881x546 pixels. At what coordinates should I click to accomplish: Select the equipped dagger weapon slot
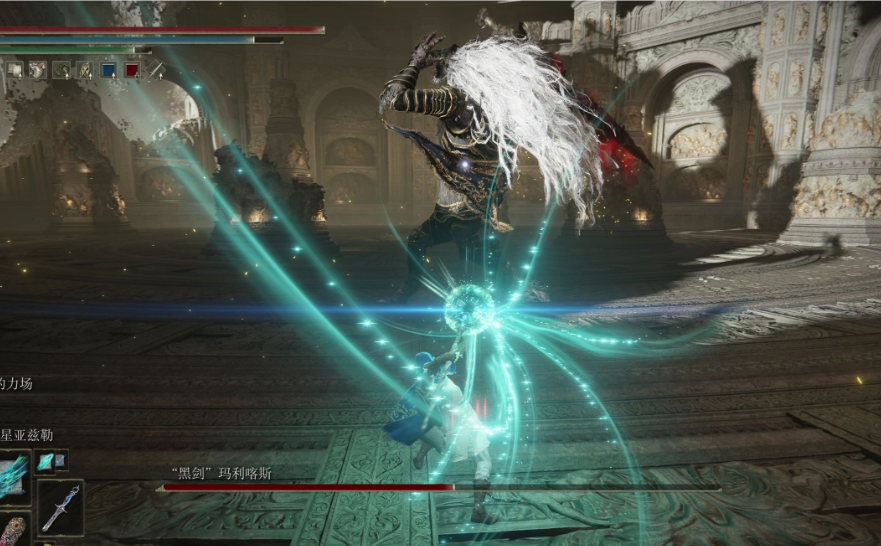click(62, 507)
